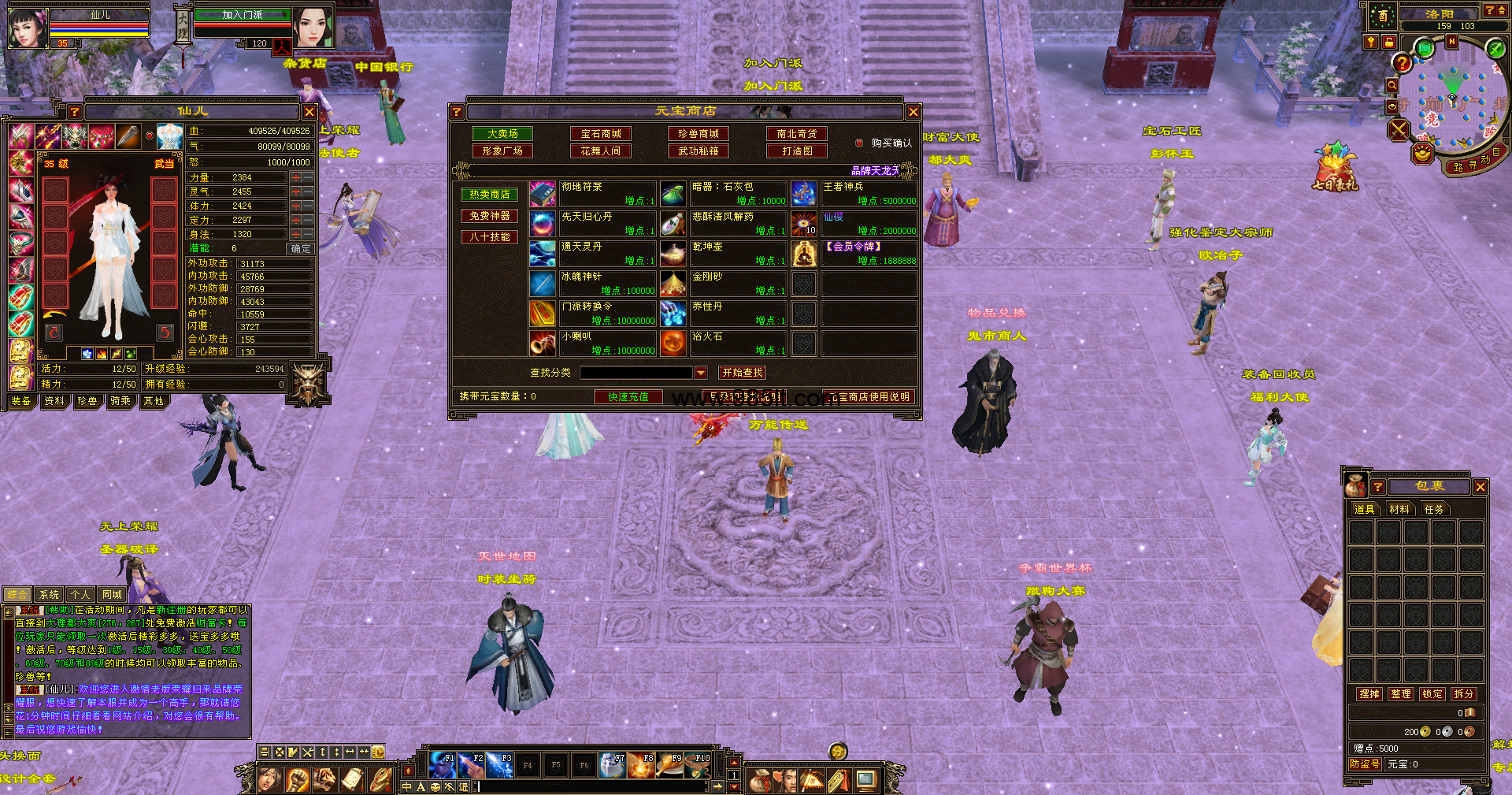This screenshot has width=1512, height=795.
Task: Click the 整理 sort button in bag
Action: pyautogui.click(x=1401, y=694)
